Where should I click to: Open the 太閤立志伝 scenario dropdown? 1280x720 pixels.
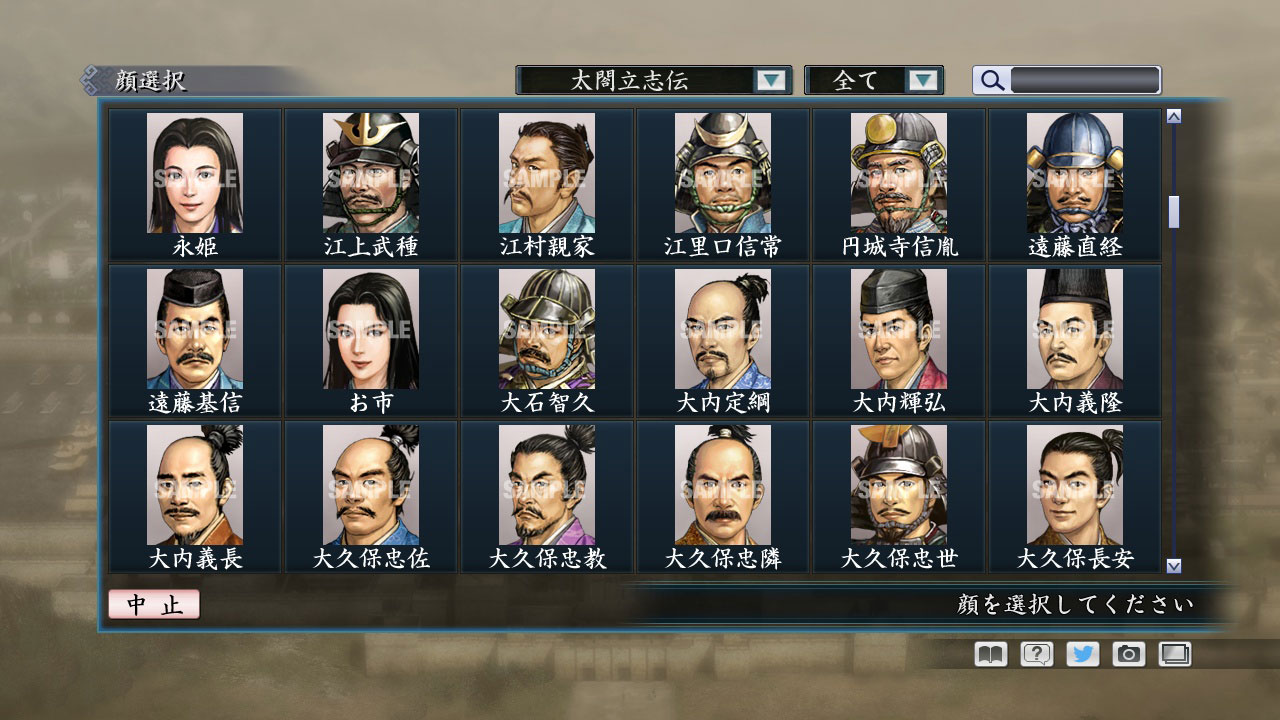640,80
